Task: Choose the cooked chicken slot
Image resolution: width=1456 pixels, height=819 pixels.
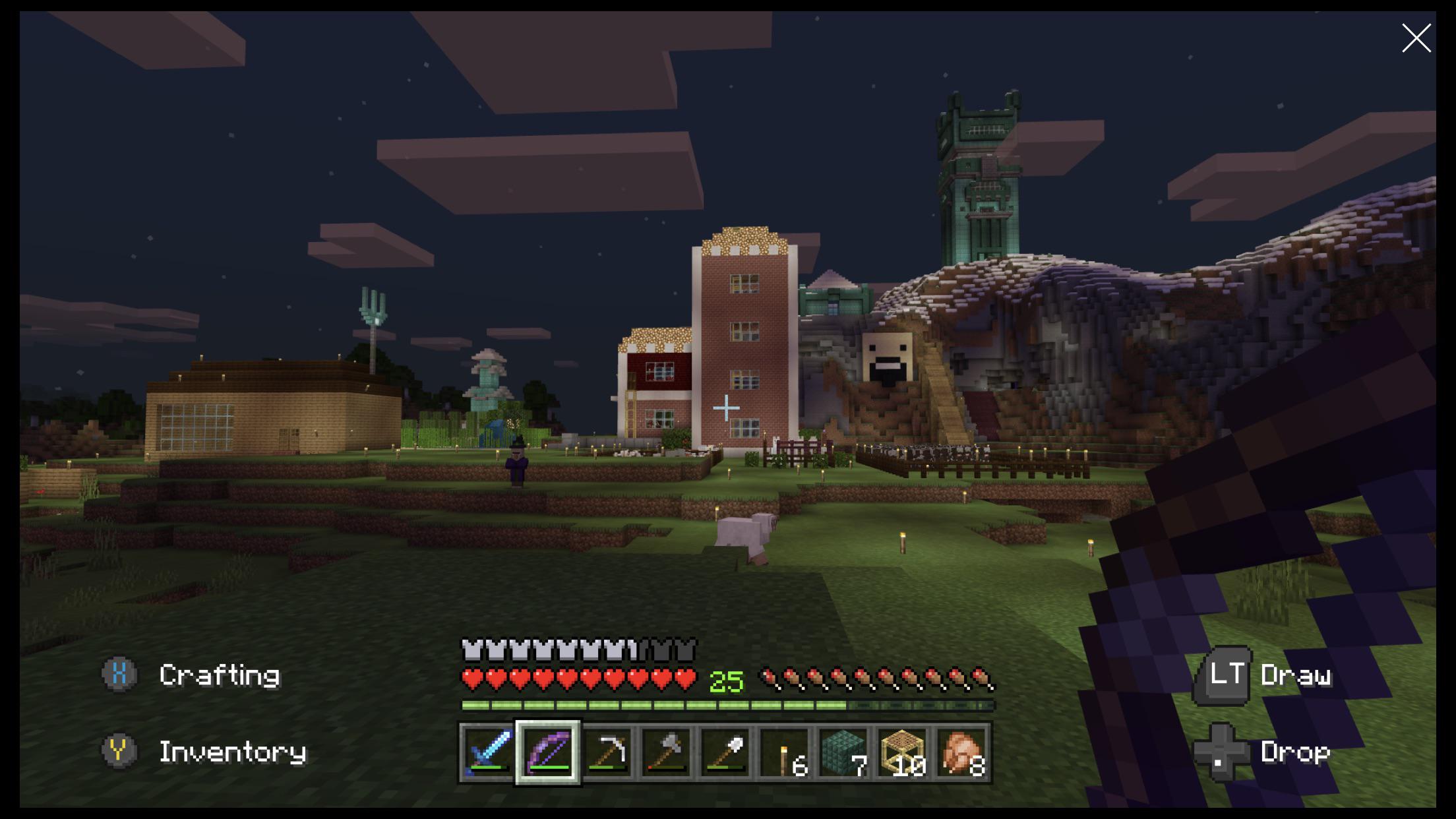Action: coord(961,752)
